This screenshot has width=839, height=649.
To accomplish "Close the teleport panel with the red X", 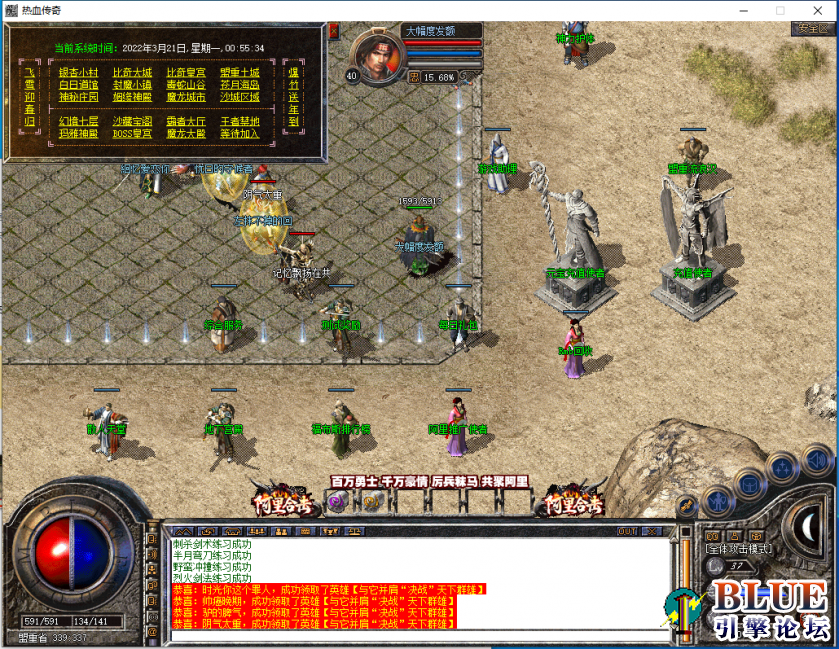I will pyautogui.click(x=333, y=31).
